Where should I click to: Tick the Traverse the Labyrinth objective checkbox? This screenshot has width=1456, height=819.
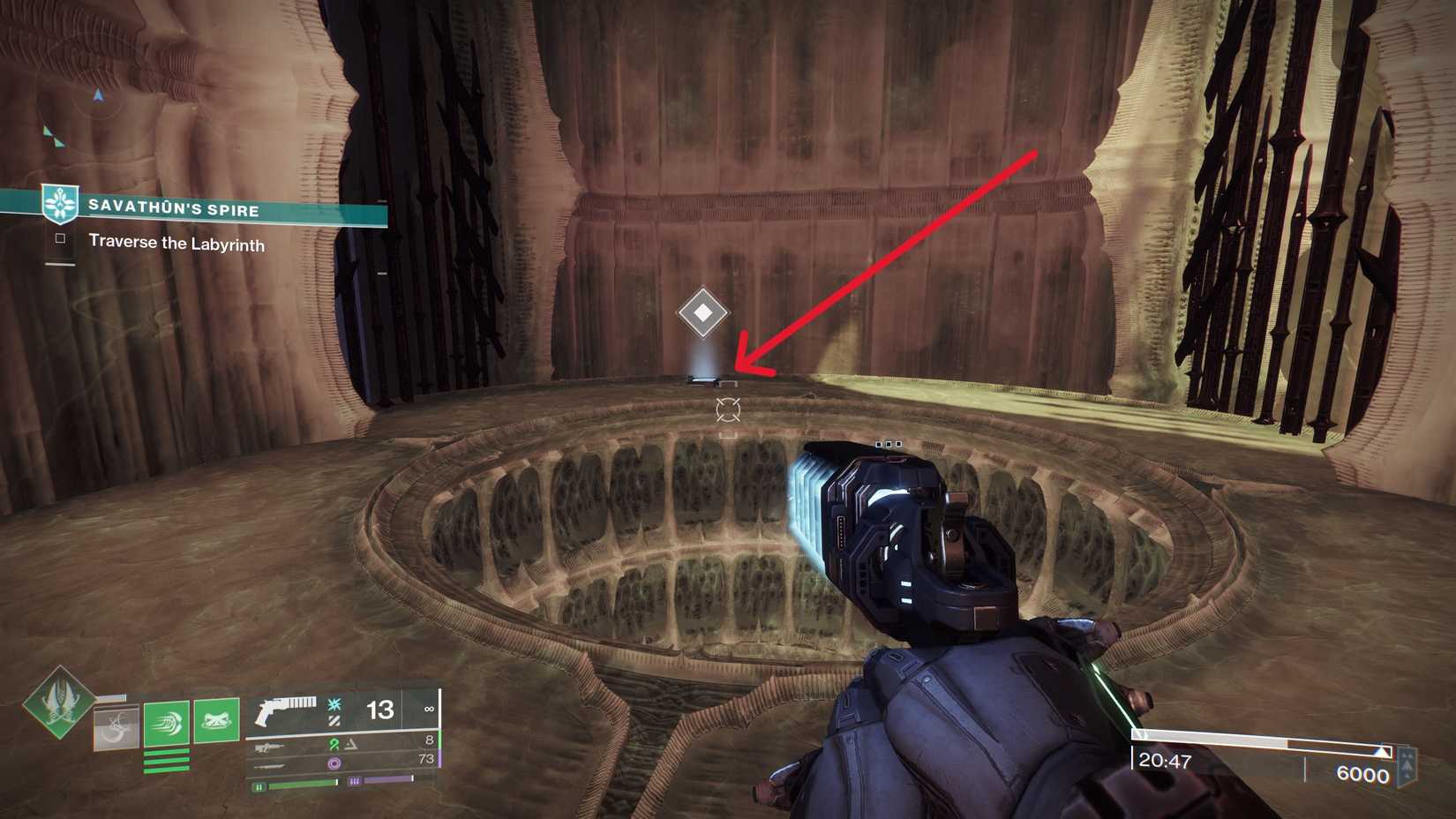pyautogui.click(x=62, y=240)
